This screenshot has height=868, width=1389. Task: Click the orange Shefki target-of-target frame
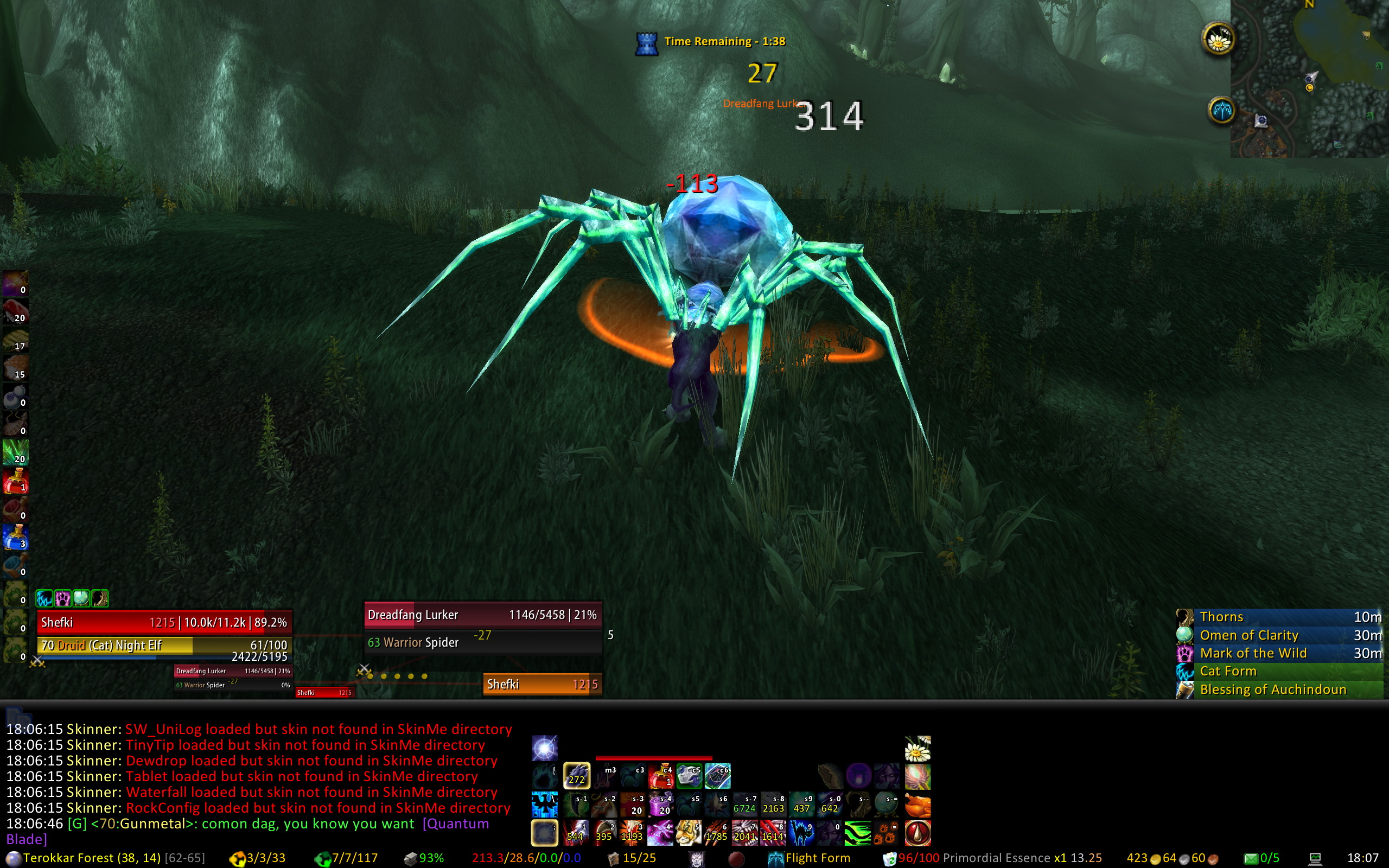point(542,684)
